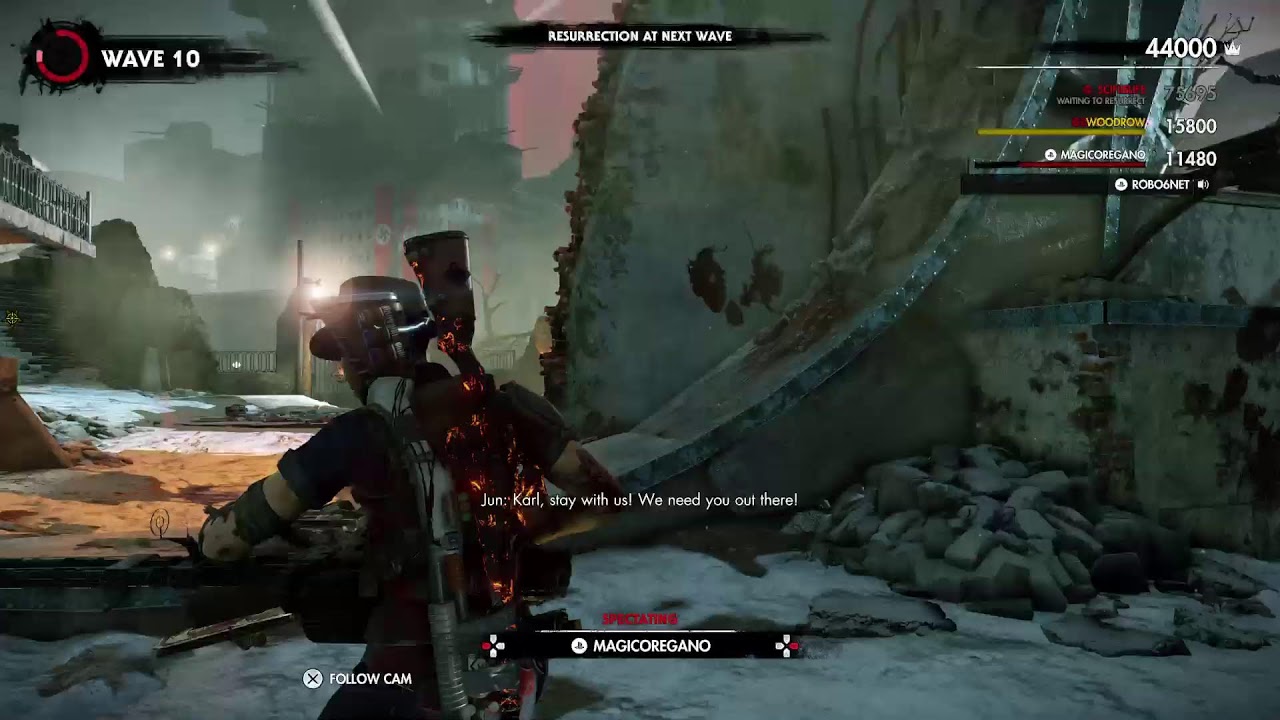
Task: Click the Wave 10 indicator icon
Action: [x=61, y=58]
